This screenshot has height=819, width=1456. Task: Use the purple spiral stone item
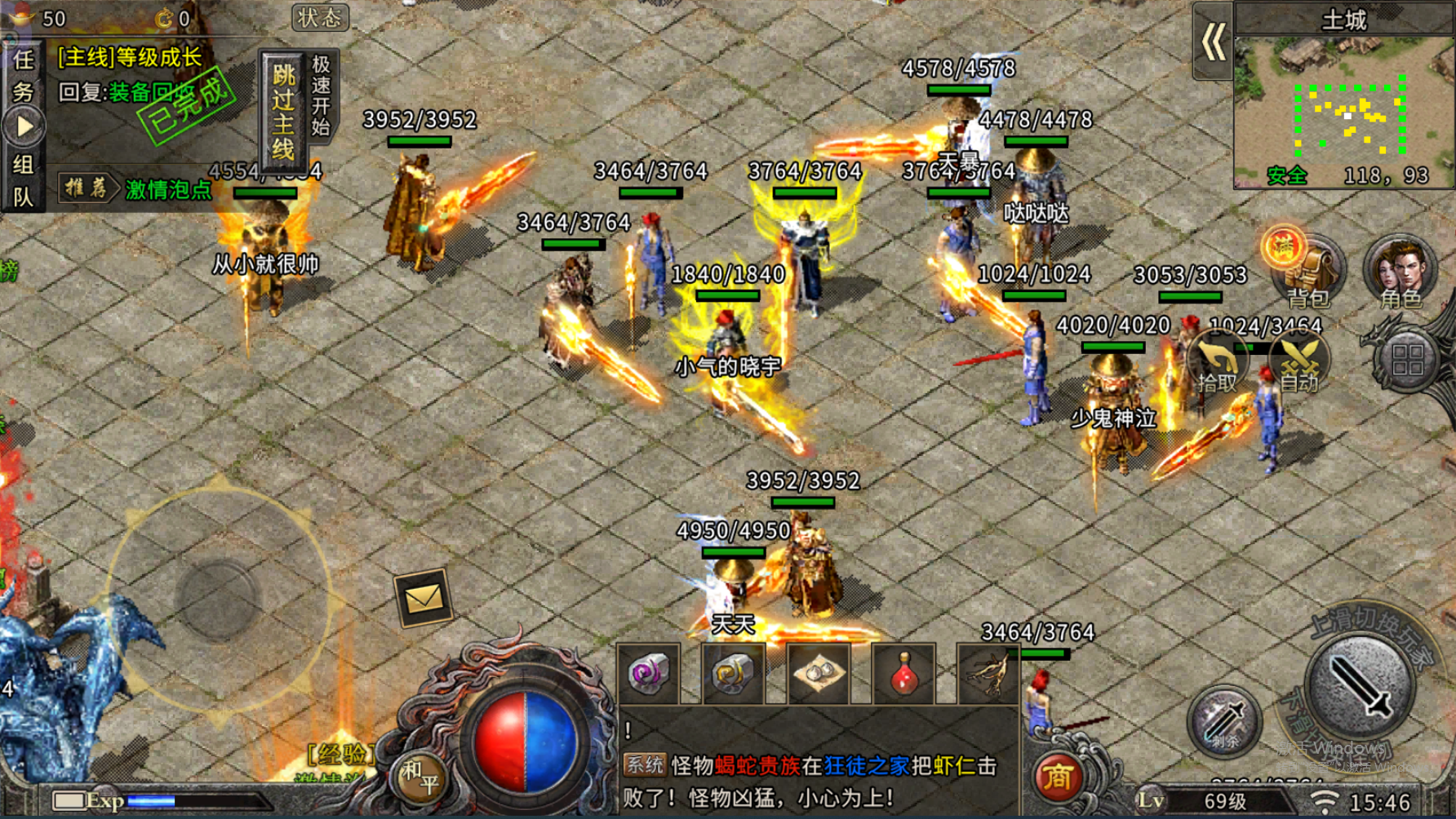pyautogui.click(x=649, y=674)
